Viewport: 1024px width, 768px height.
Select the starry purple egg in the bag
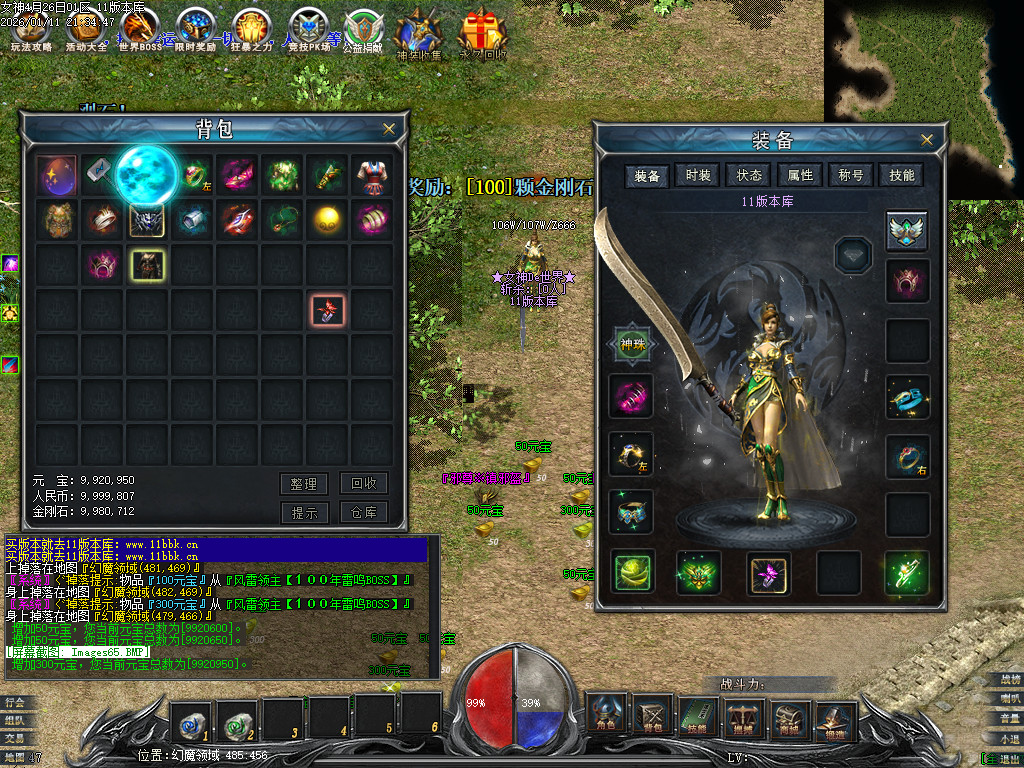57,176
